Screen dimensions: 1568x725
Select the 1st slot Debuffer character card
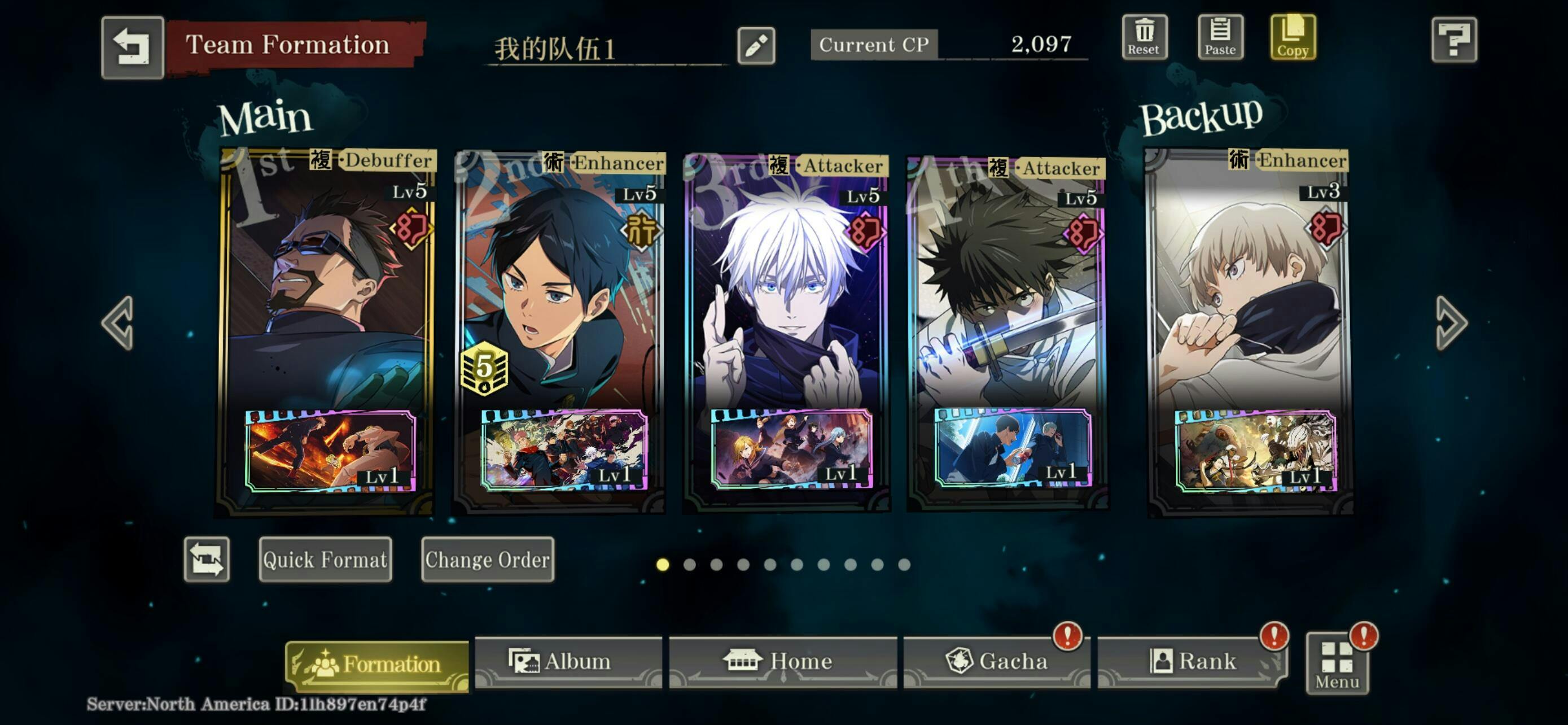327,292
